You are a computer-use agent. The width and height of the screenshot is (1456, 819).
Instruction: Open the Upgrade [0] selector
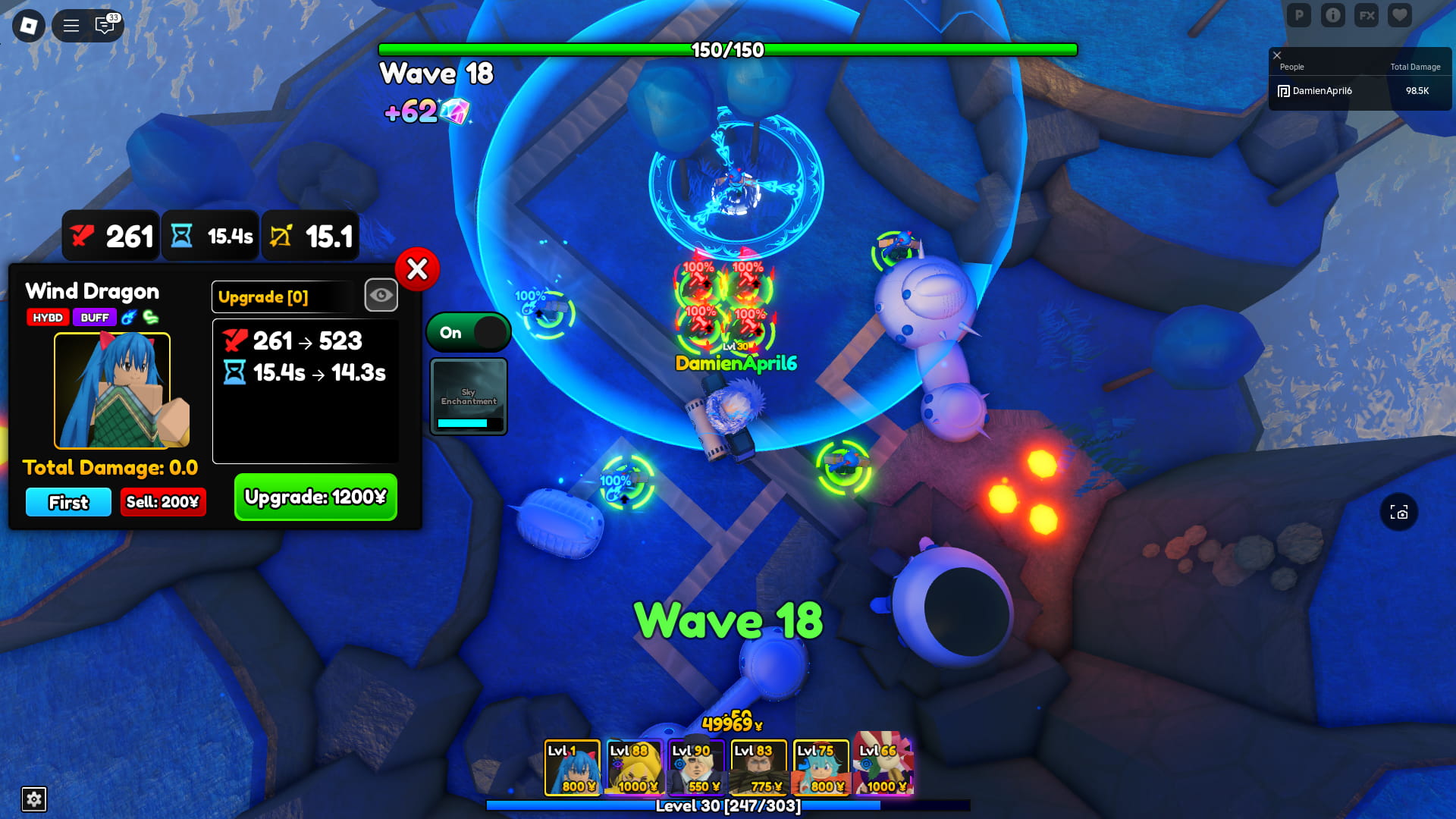click(281, 297)
